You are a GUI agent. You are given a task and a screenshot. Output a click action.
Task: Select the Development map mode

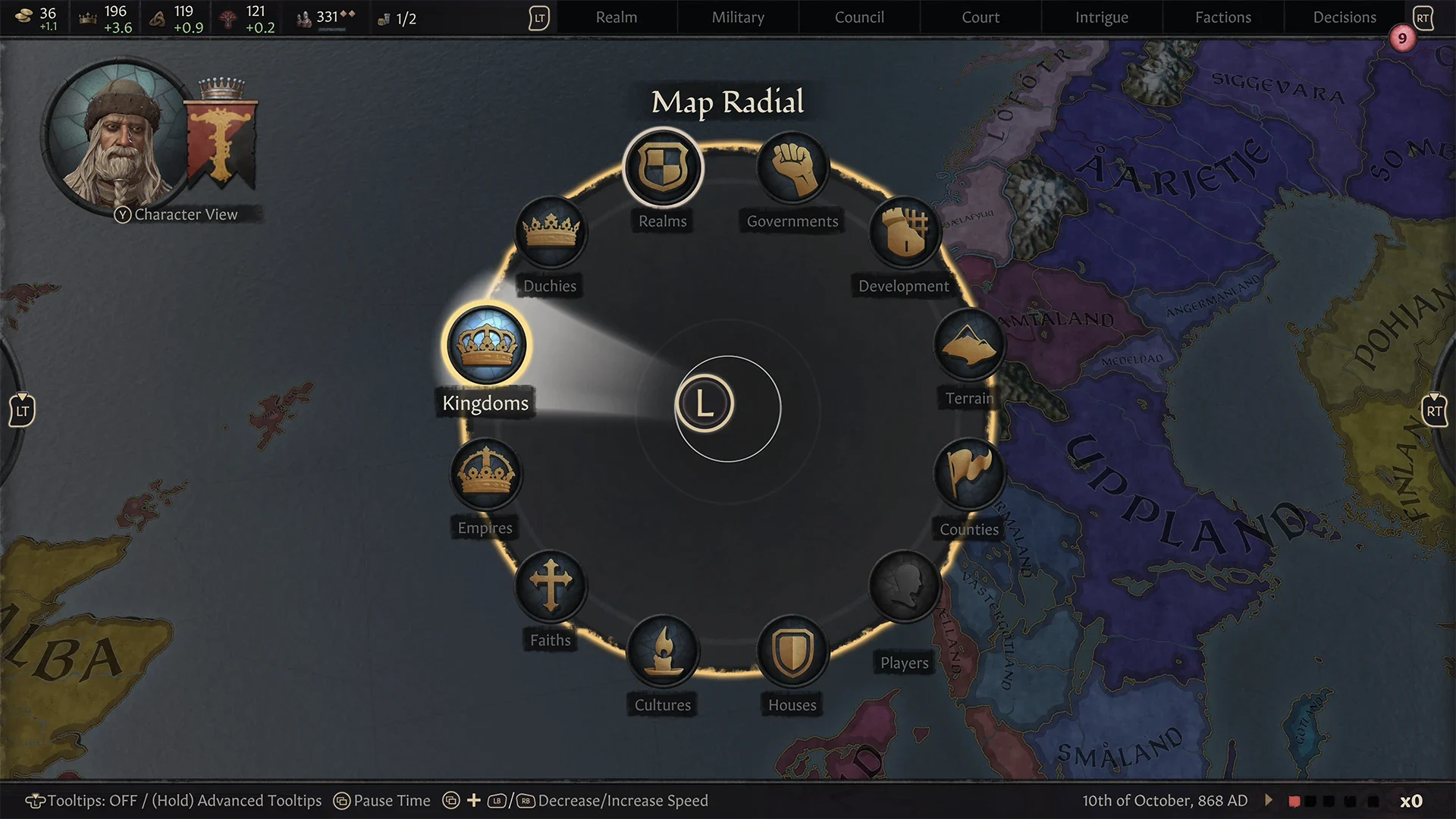[x=904, y=234]
